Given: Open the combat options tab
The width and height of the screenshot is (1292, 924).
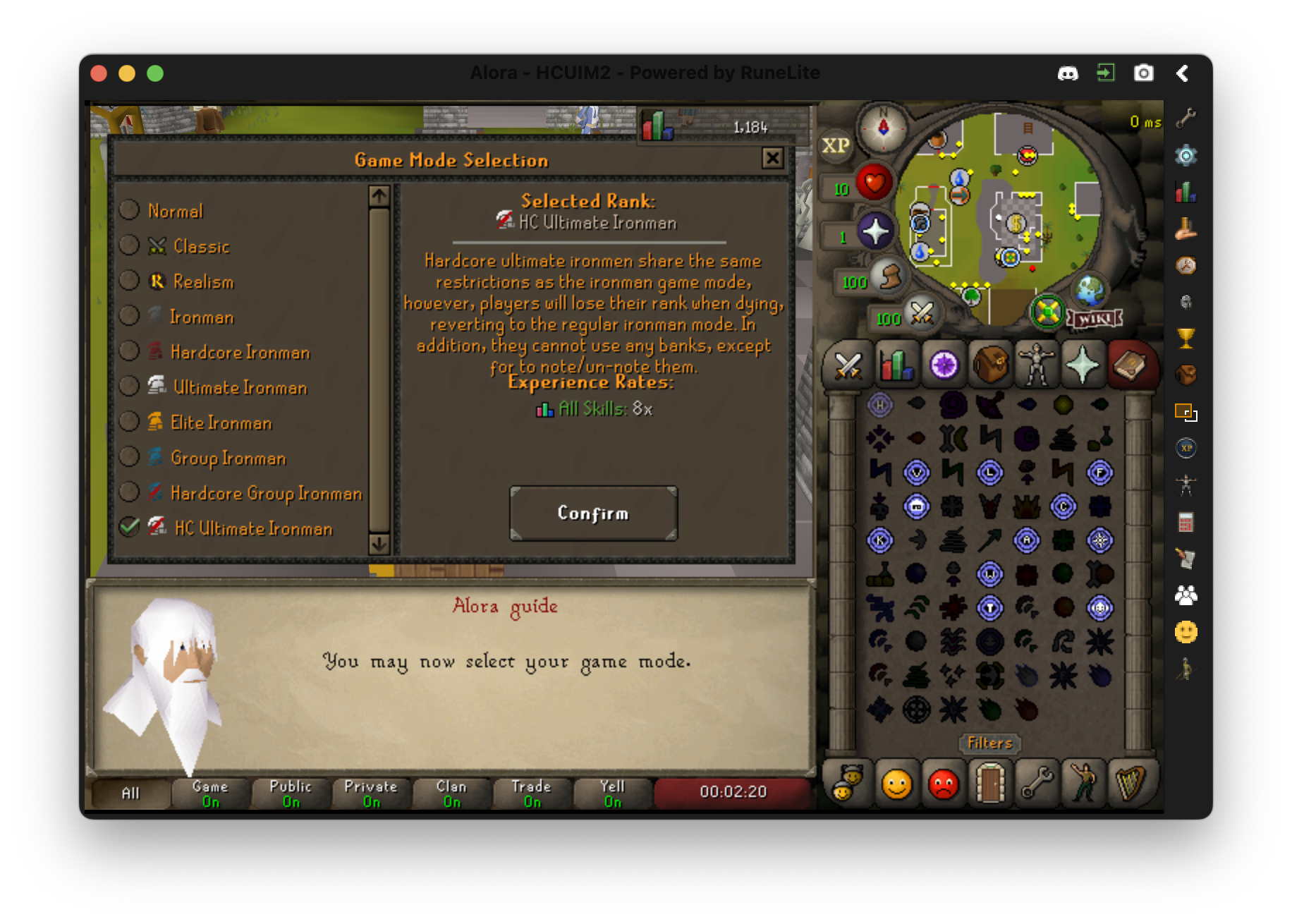Looking at the screenshot, I should (x=848, y=364).
